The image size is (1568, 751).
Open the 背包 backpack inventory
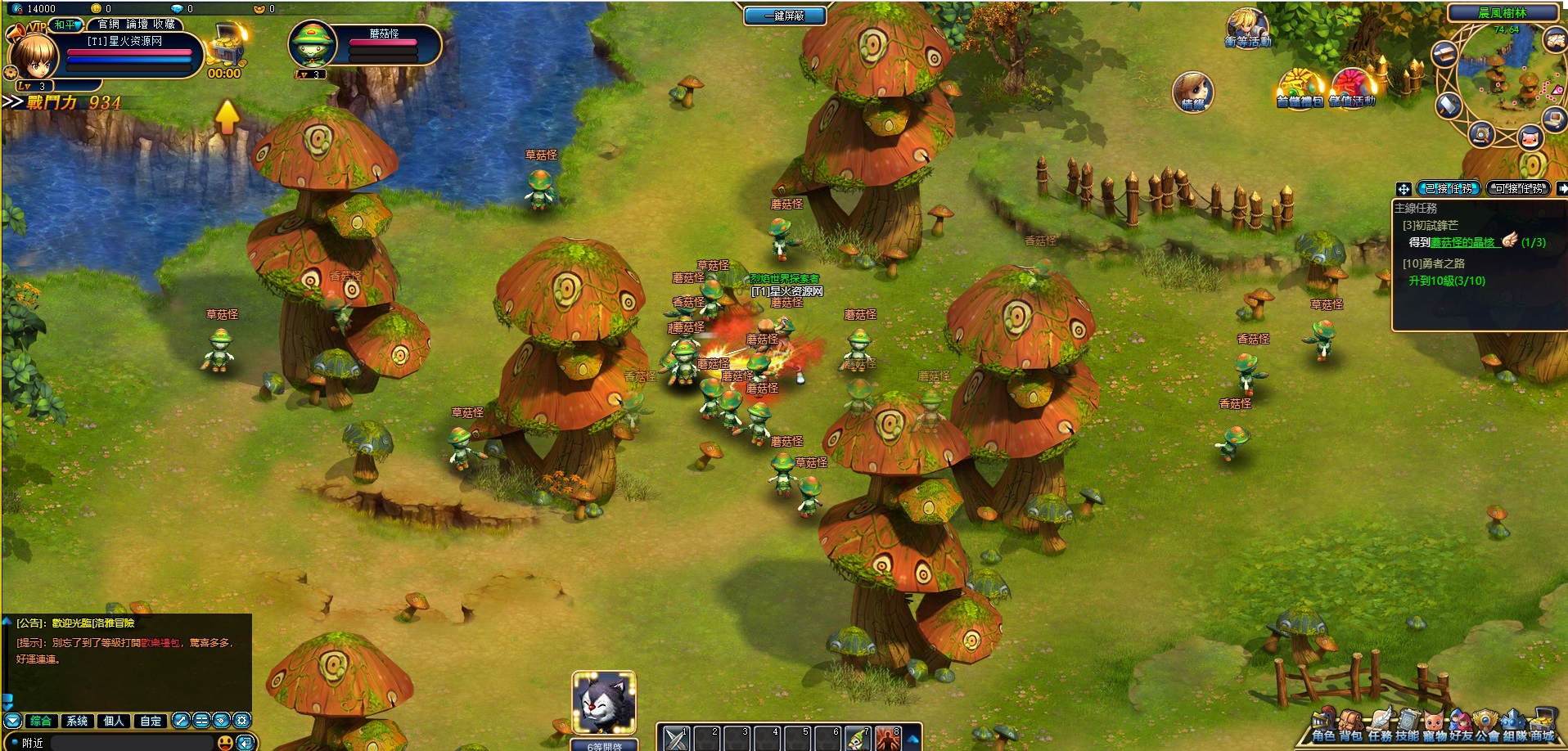1351,726
